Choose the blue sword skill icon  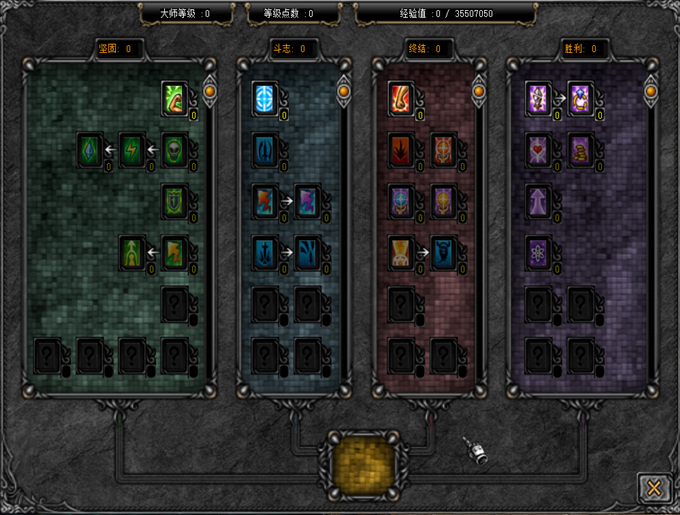pos(265,252)
